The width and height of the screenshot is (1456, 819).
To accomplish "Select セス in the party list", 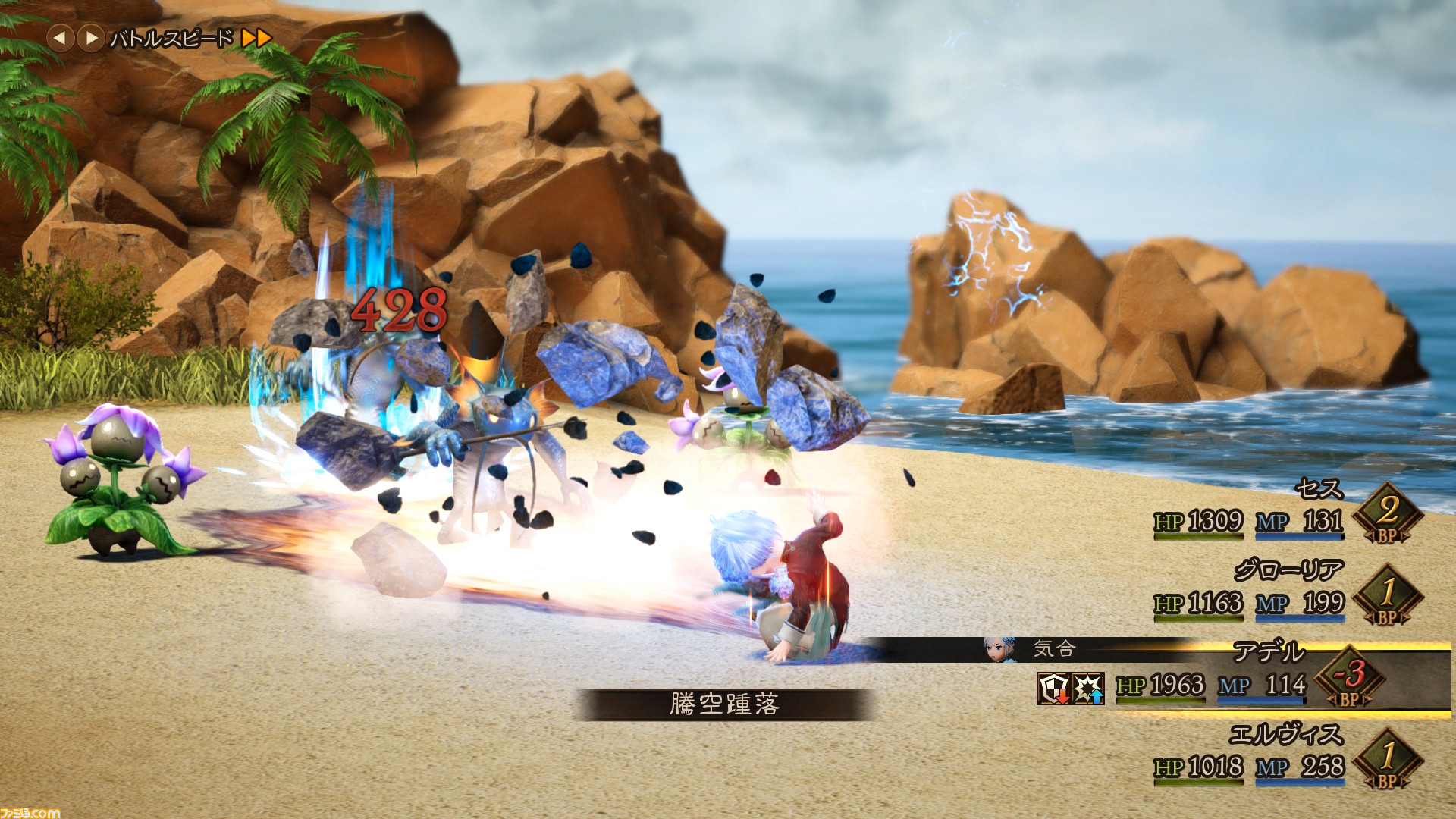I will tap(1318, 489).
